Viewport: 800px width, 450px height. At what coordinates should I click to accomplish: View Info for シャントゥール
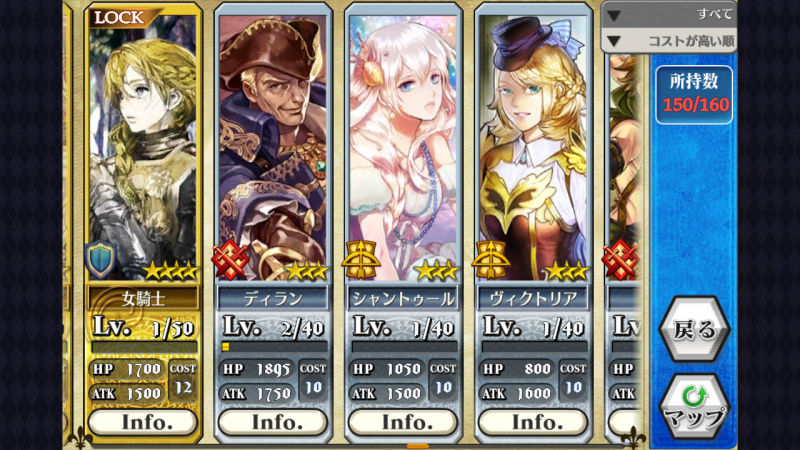click(x=404, y=422)
